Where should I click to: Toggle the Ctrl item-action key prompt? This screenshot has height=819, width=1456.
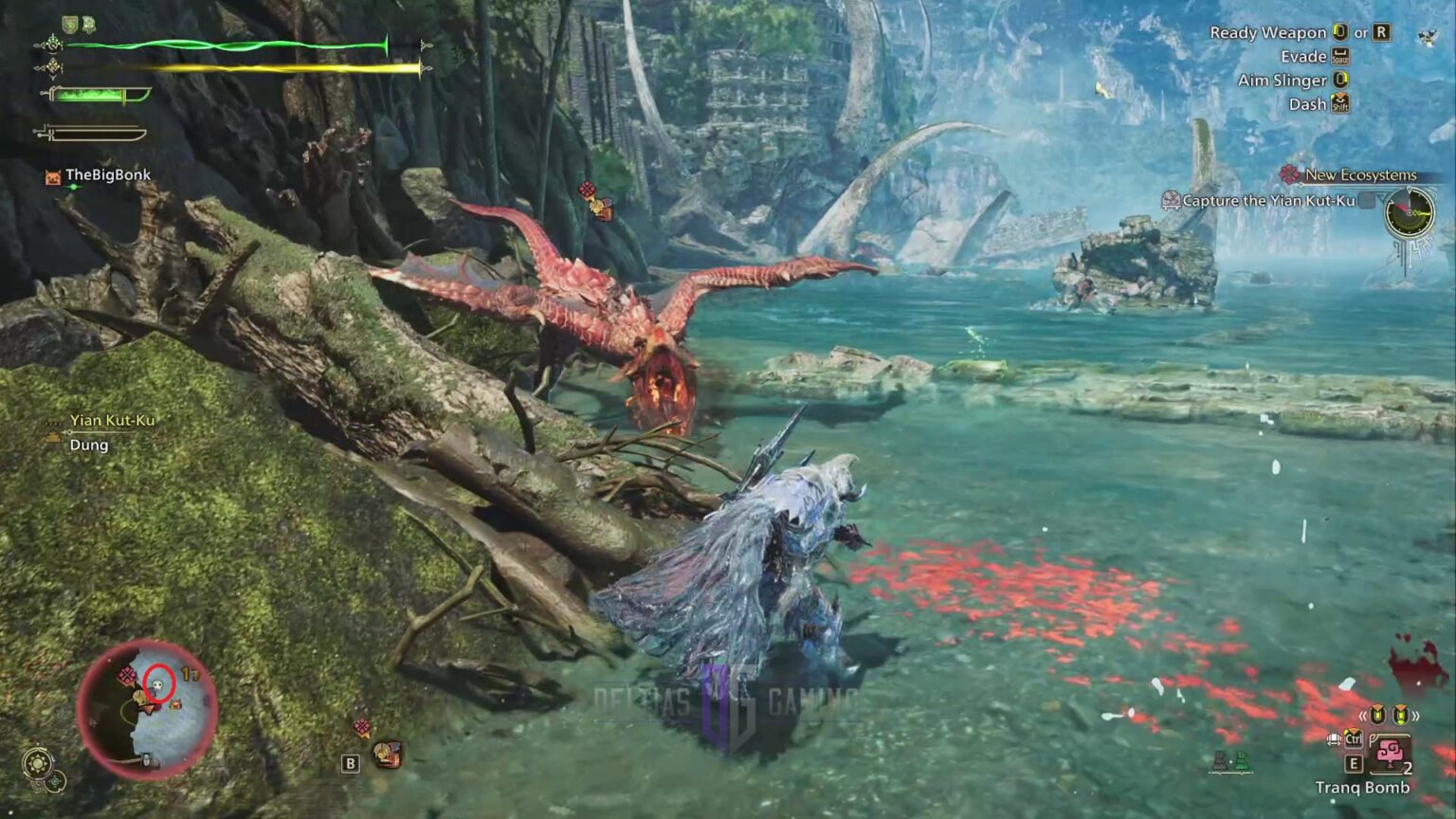coord(1354,739)
